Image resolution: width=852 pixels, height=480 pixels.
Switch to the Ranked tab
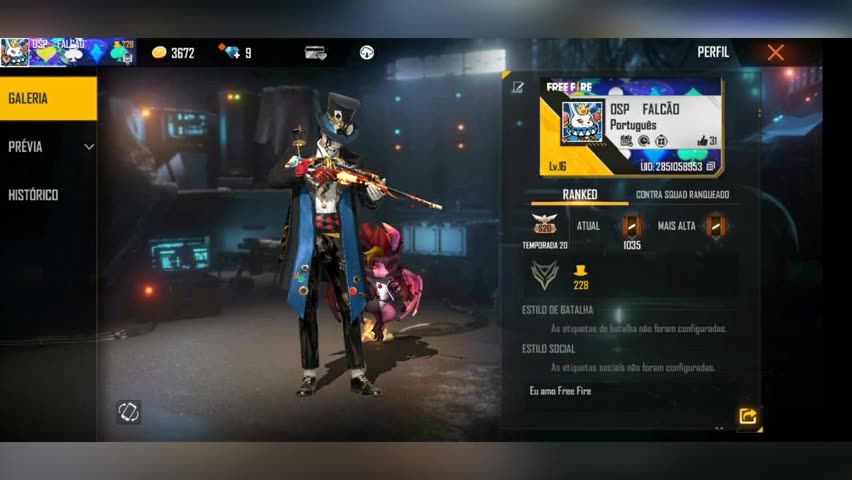tap(580, 194)
